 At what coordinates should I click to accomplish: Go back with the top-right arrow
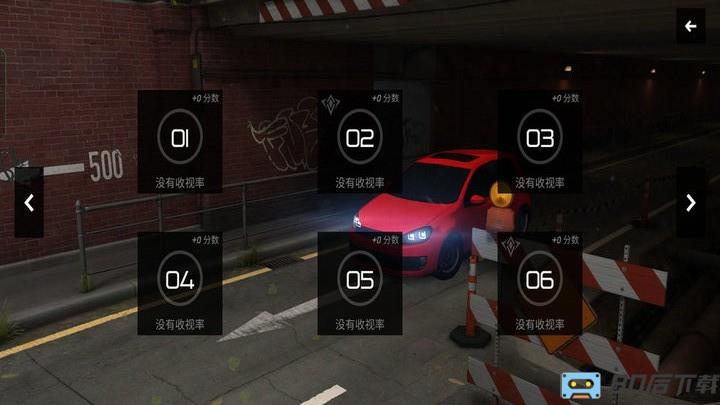coord(690,27)
